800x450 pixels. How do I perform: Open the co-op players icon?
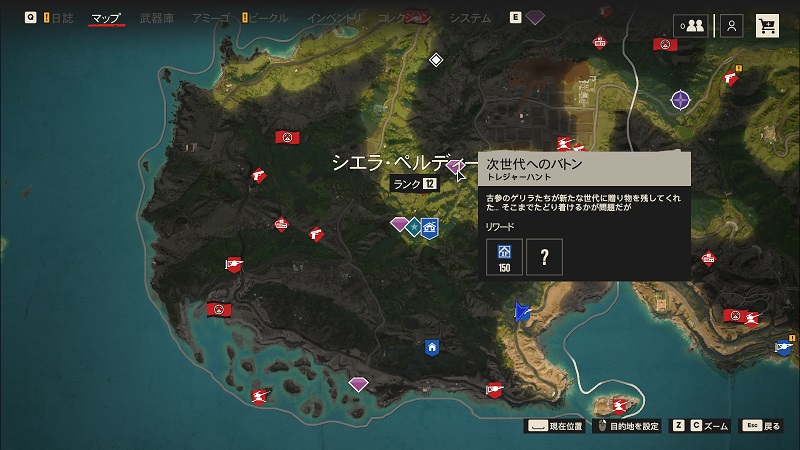691,26
